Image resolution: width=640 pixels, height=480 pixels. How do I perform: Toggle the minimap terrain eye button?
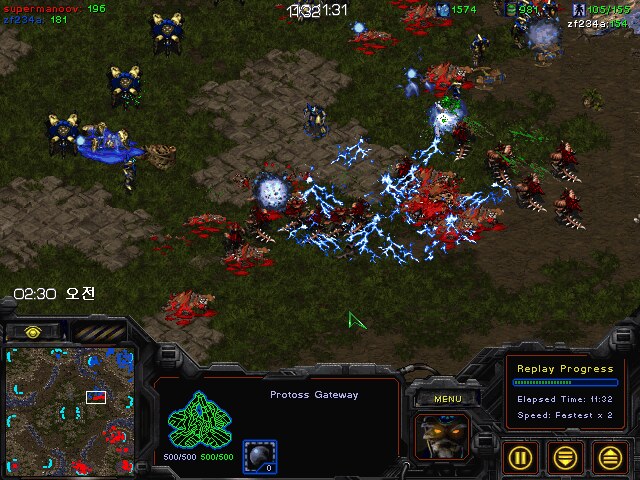(x=33, y=331)
